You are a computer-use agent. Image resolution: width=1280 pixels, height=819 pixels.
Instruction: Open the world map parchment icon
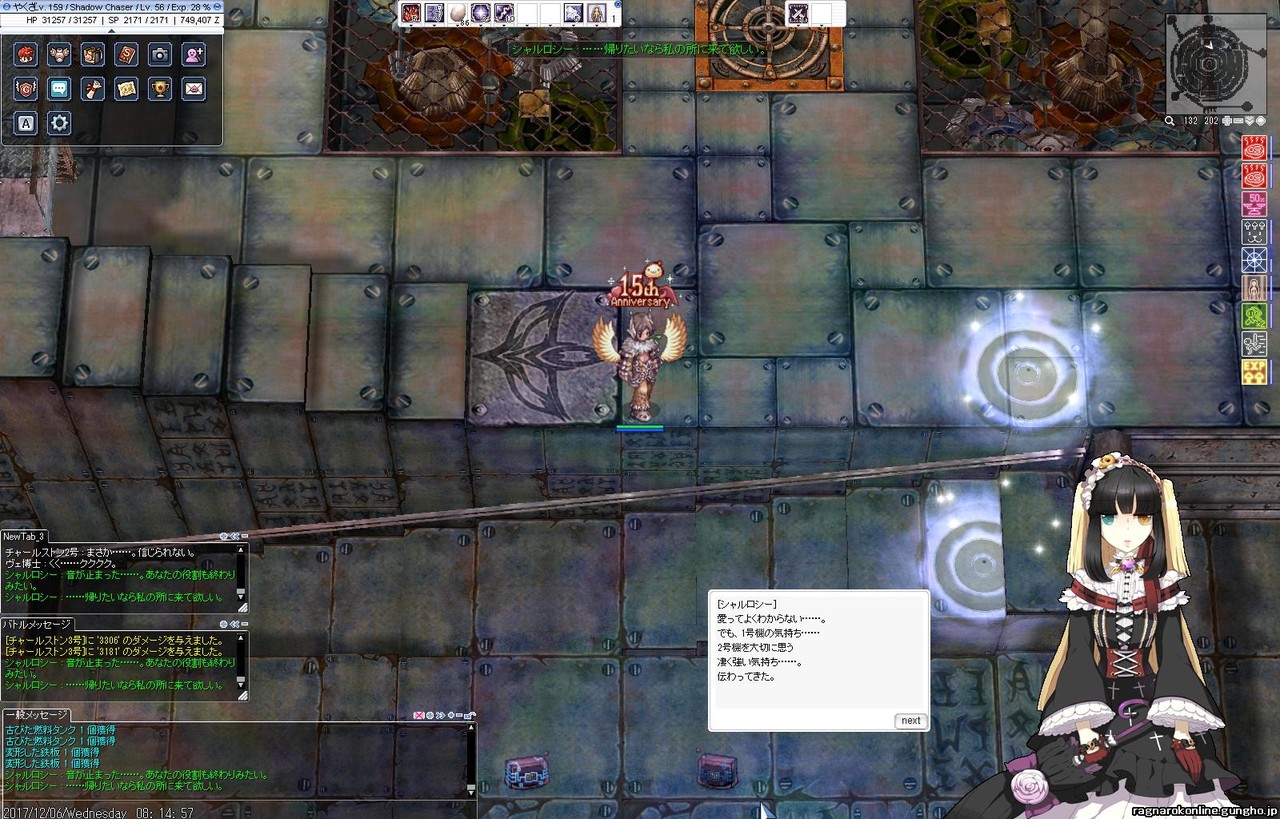tap(126, 89)
